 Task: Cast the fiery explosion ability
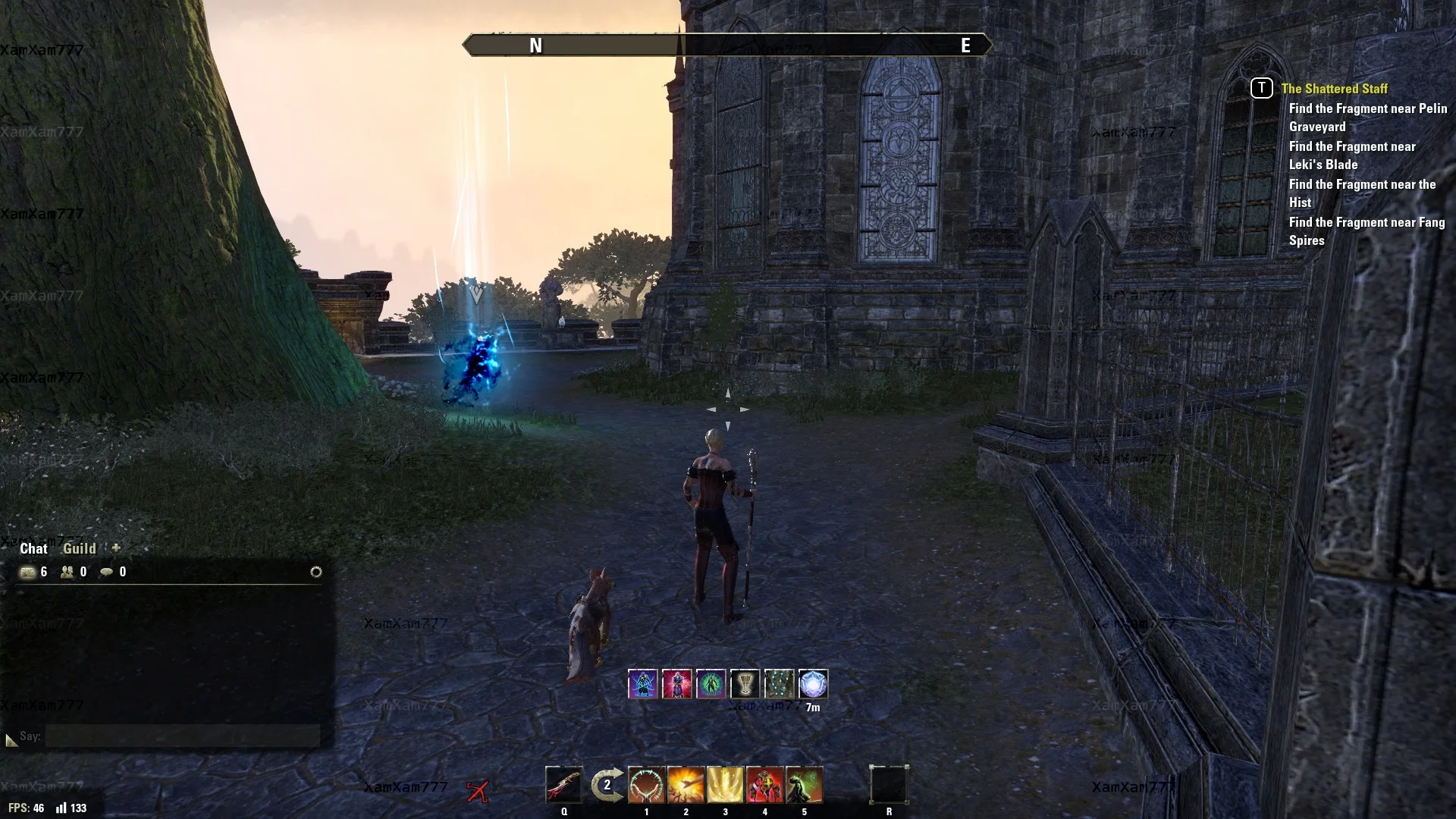[x=686, y=784]
